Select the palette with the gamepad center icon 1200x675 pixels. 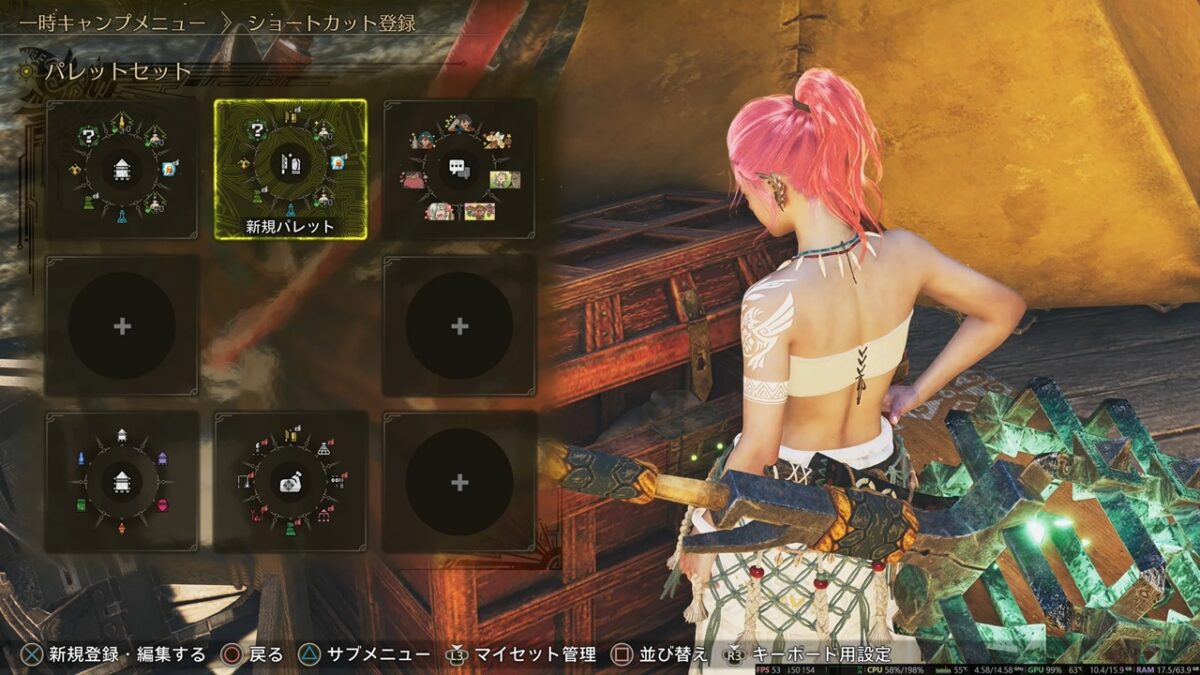click(x=290, y=482)
